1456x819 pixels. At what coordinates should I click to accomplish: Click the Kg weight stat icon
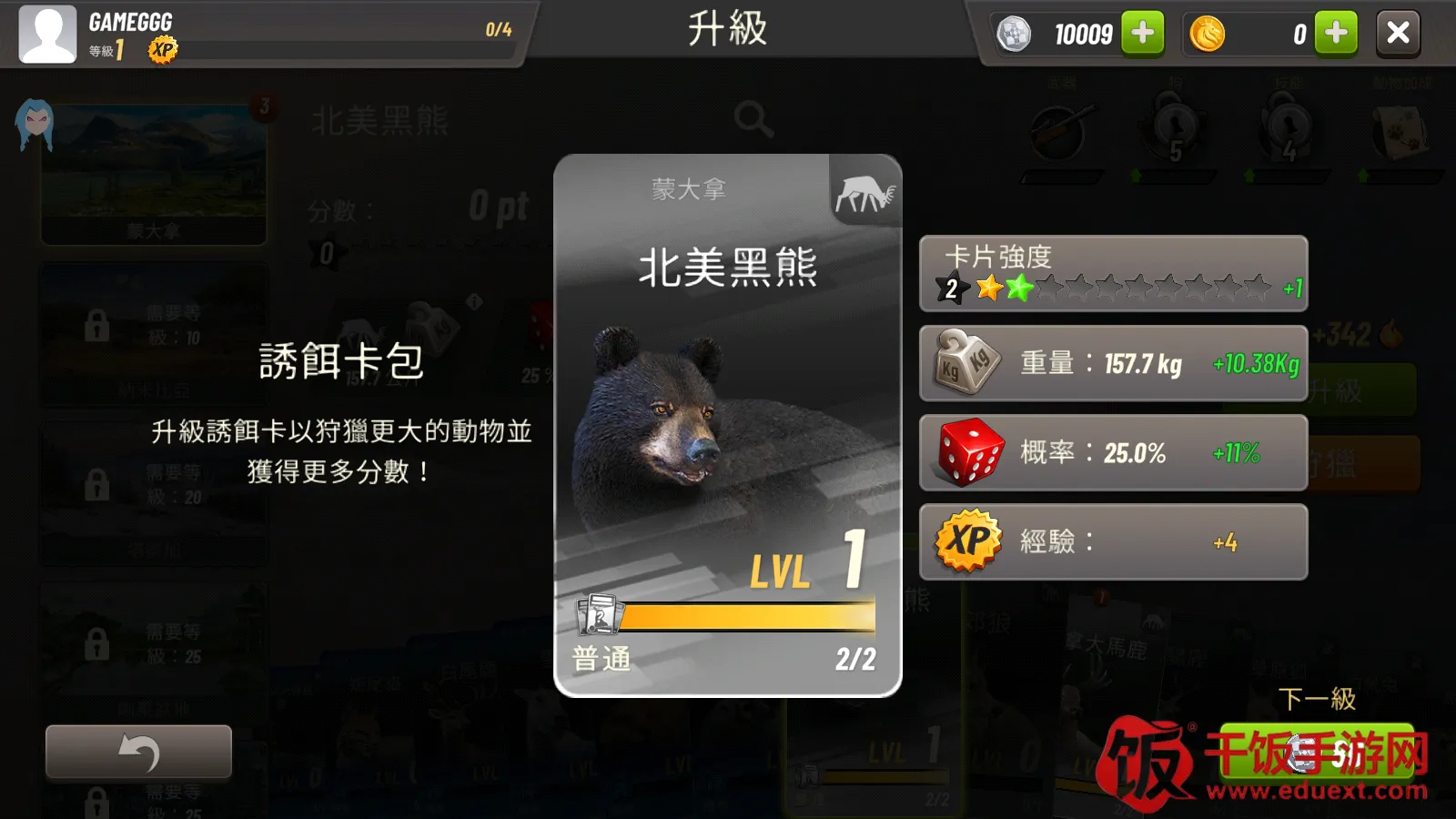(x=963, y=362)
